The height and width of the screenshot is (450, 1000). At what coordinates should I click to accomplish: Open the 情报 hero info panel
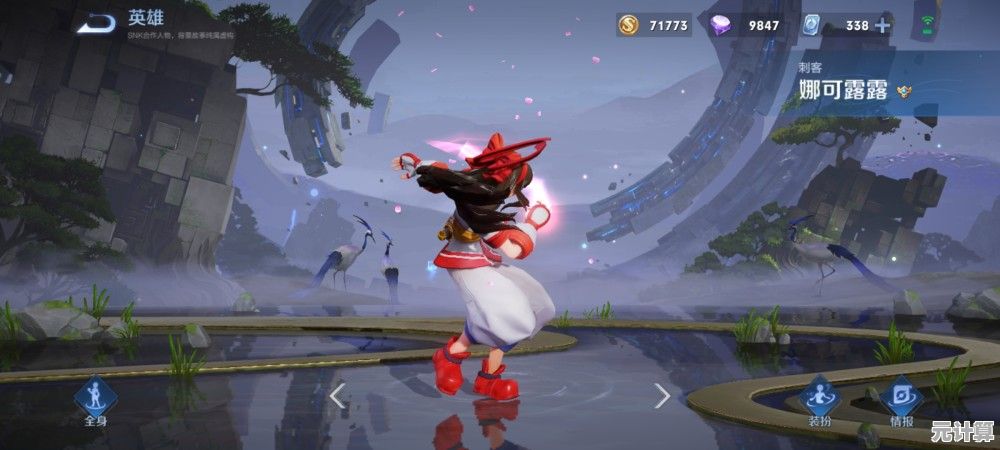pyautogui.click(x=900, y=398)
